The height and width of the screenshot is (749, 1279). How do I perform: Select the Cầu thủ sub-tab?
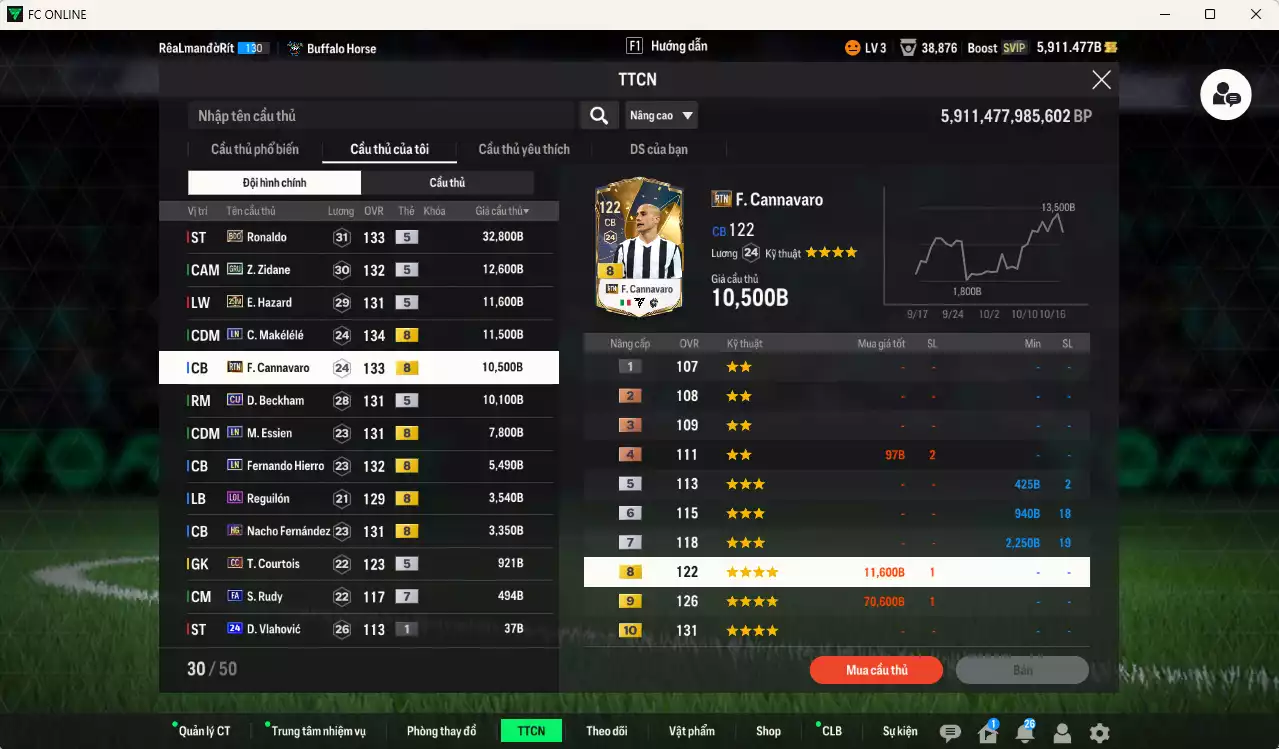447,183
